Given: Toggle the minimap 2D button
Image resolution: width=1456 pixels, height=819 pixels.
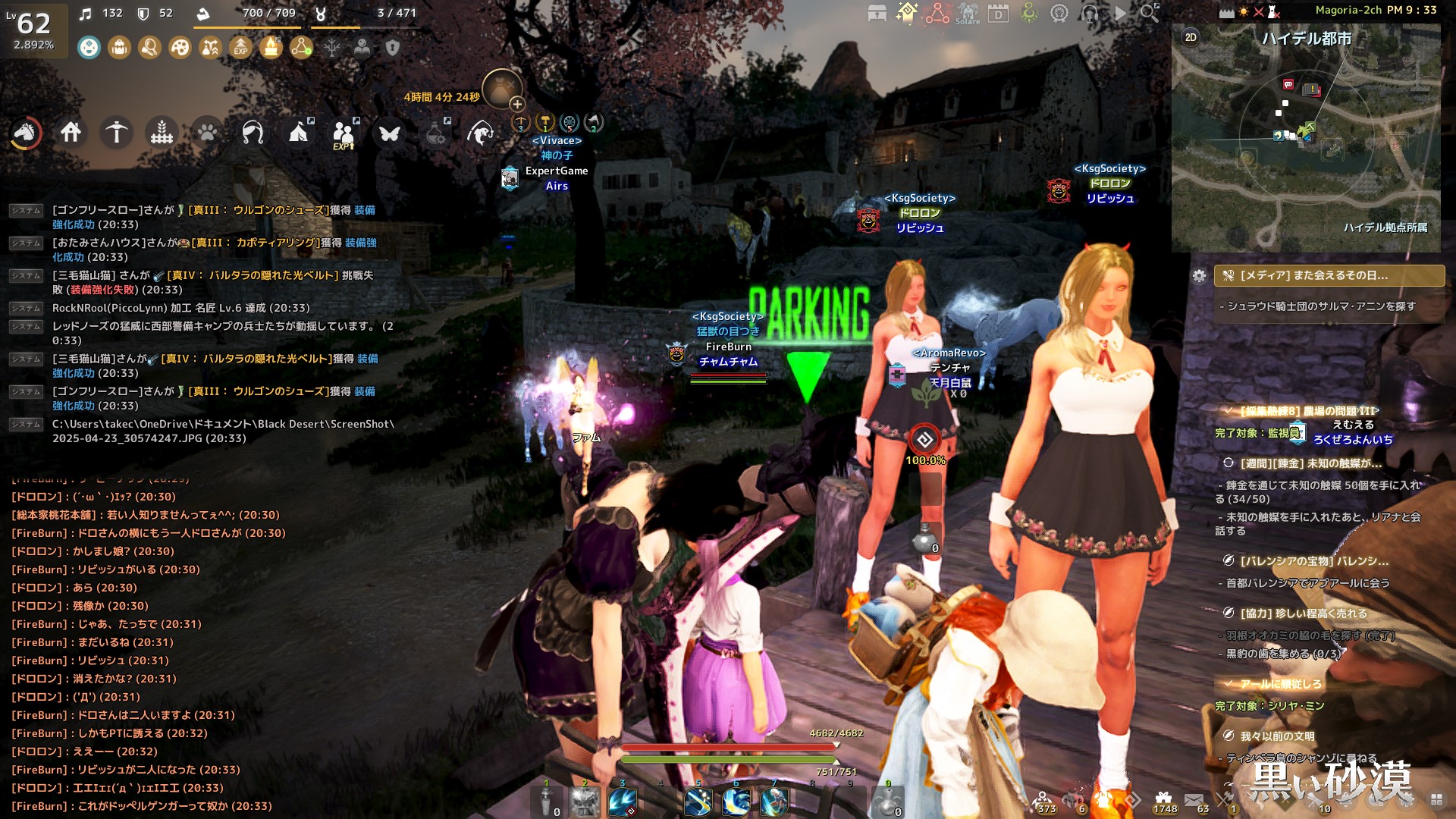Looking at the screenshot, I should (x=1191, y=37).
